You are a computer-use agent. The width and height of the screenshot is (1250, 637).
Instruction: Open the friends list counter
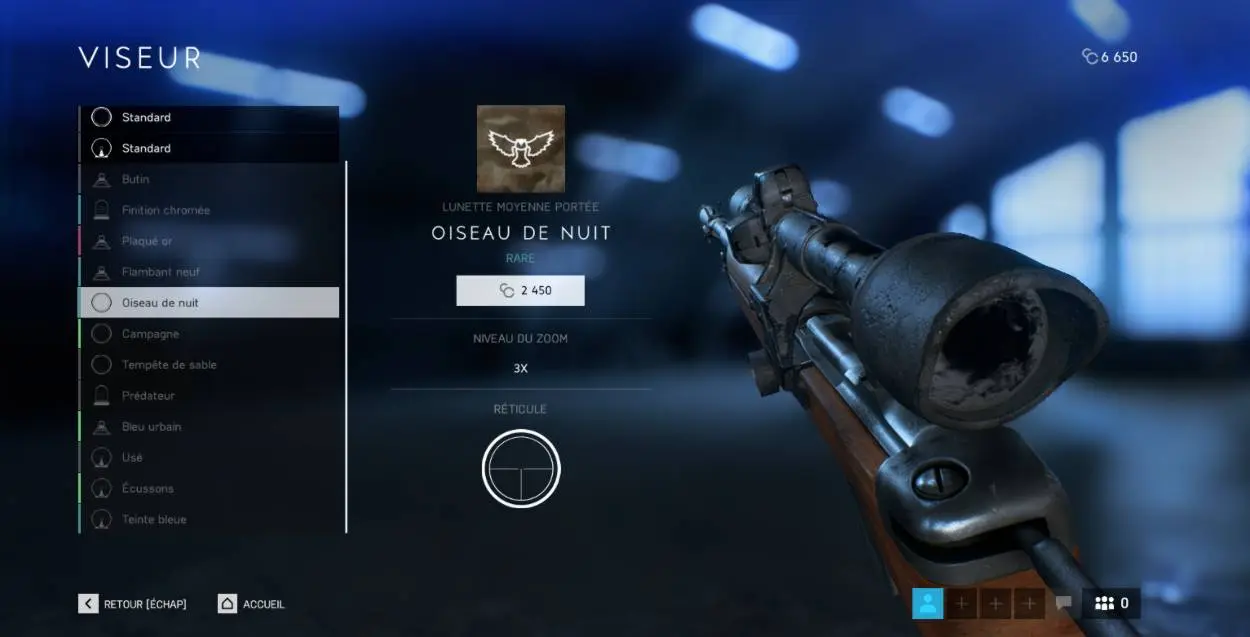[x=1110, y=603]
